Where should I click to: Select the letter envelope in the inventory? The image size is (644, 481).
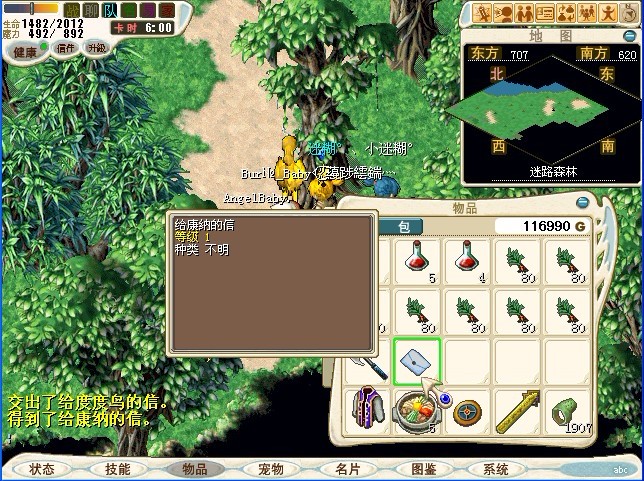[415, 362]
